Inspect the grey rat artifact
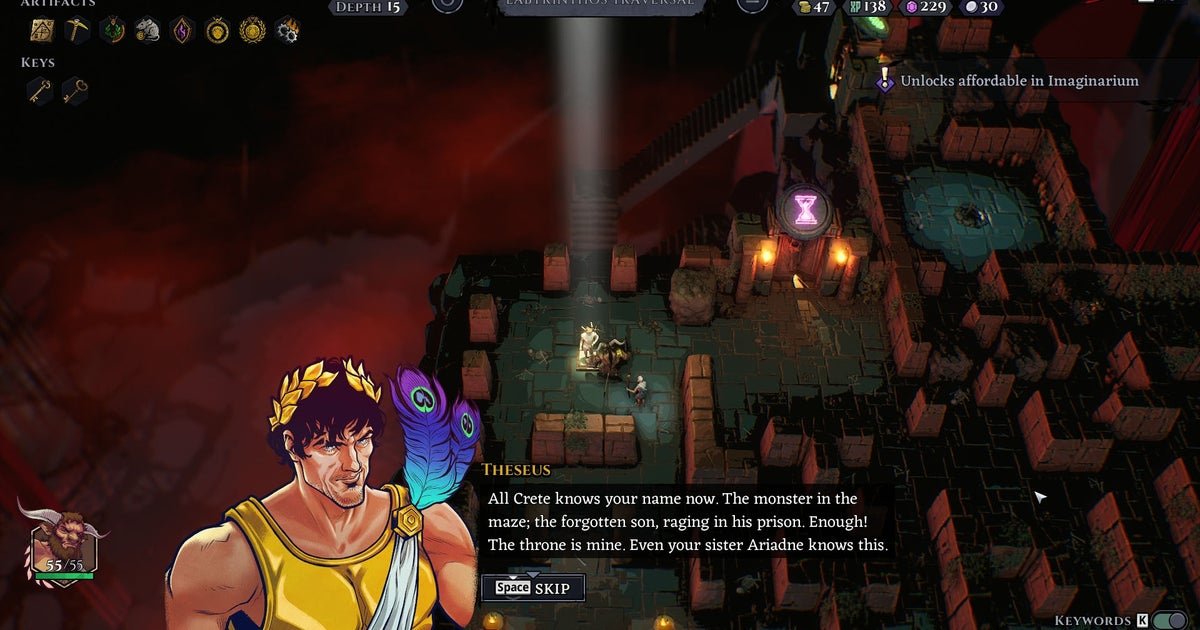This screenshot has height=630, width=1200. point(147,30)
